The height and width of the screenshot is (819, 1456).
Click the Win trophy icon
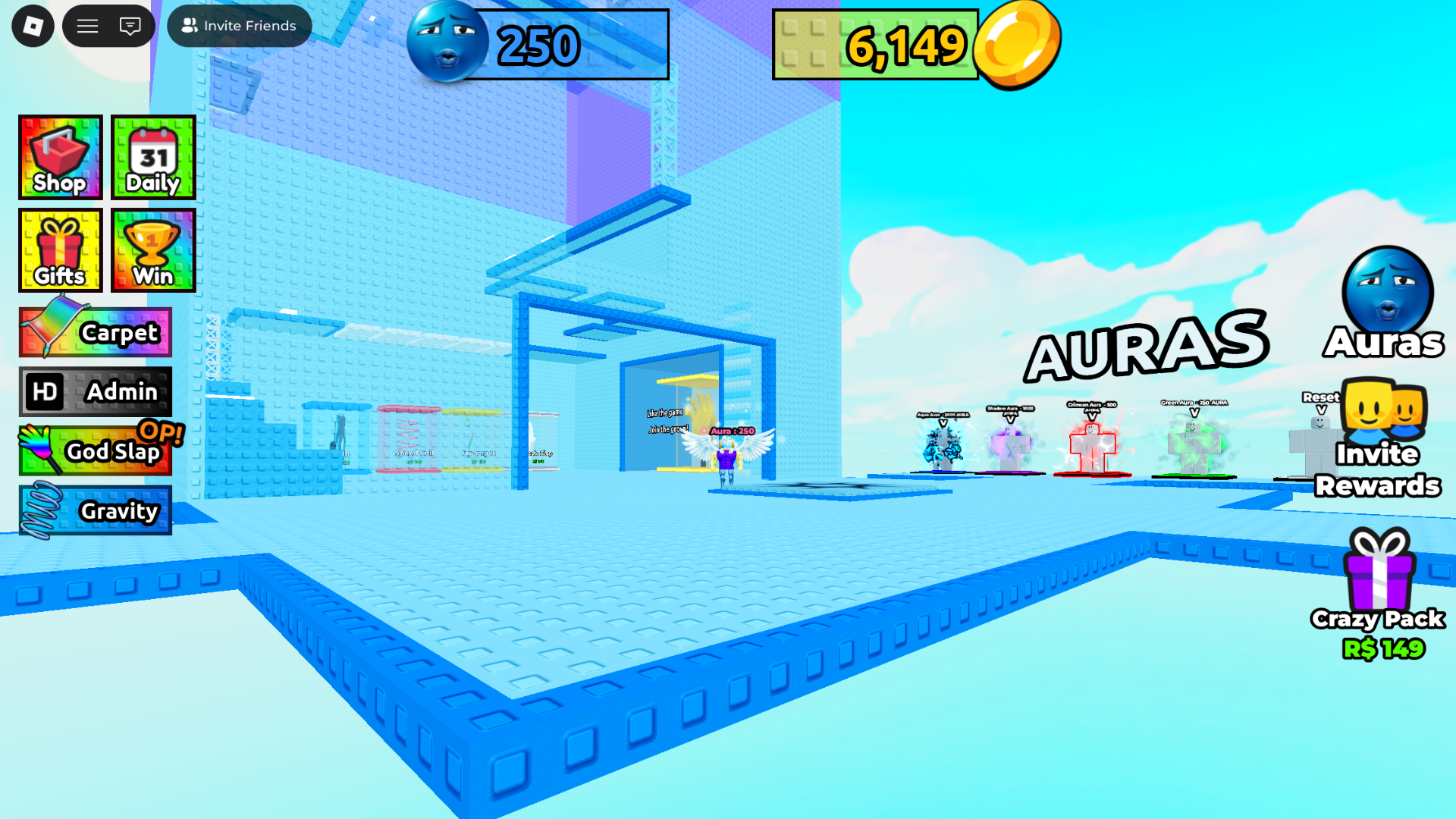[x=152, y=250]
